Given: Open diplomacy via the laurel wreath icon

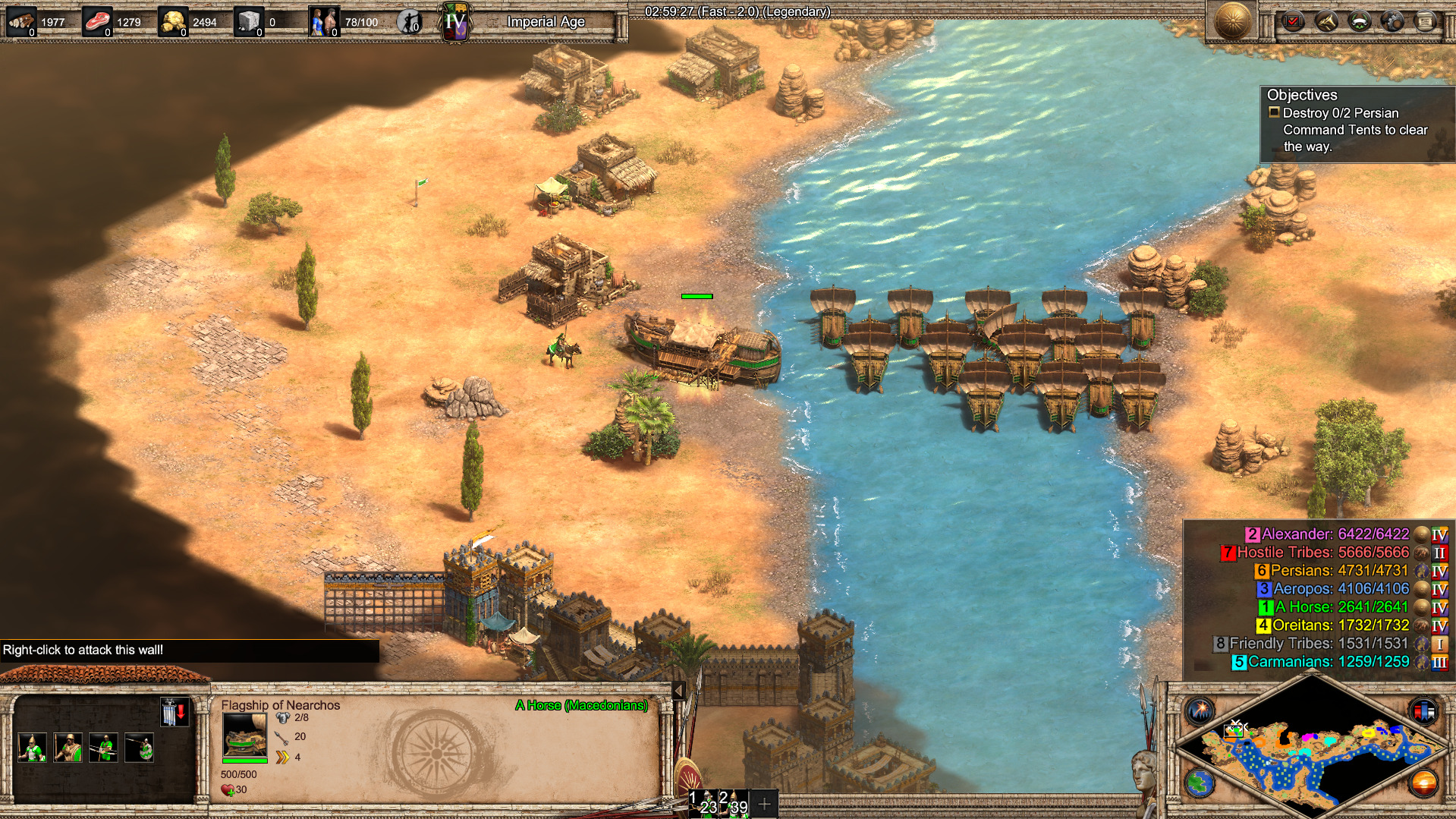Looking at the screenshot, I should click(x=1359, y=21).
